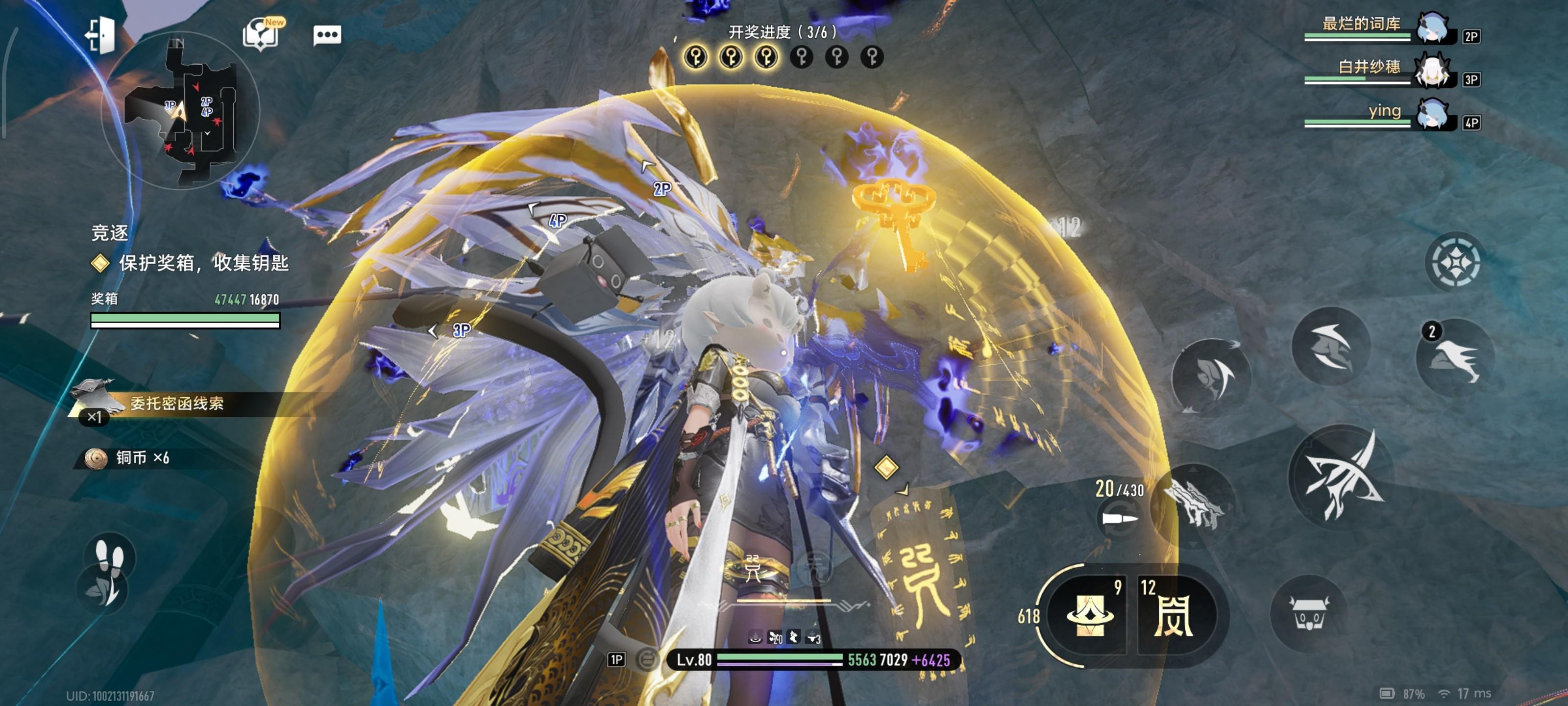Activate the dash skill button
Image resolution: width=1568 pixels, height=706 pixels.
click(1330, 346)
